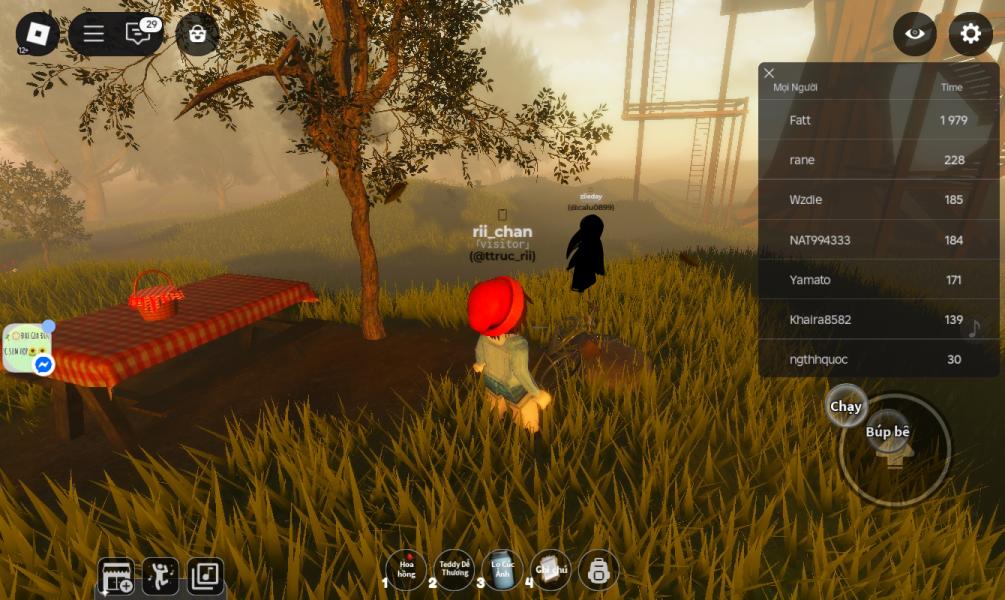The image size is (1005, 600).
Task: Select the Teddy Dễ Thương slot
Action: [454, 570]
